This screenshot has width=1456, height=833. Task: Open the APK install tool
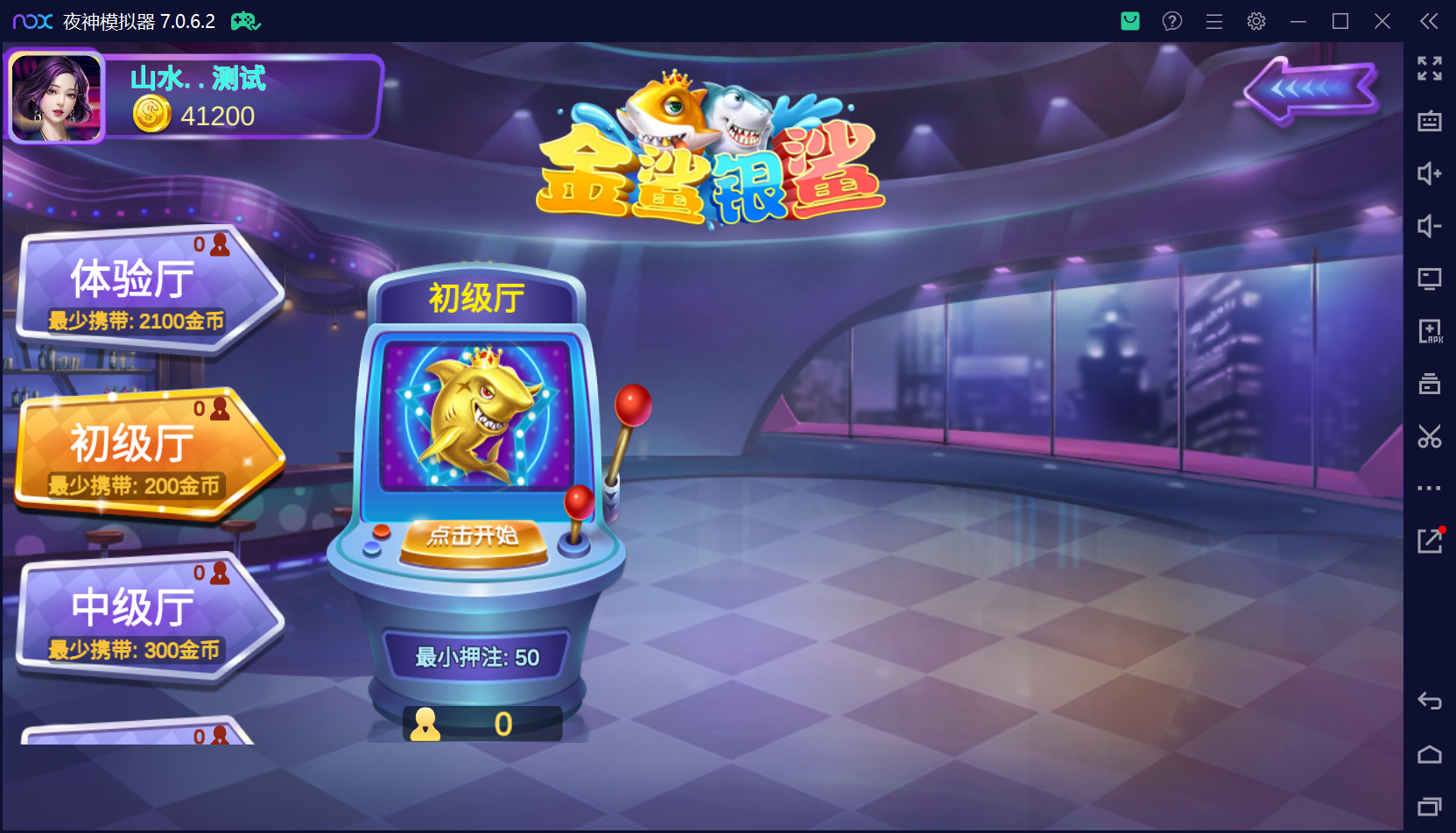1429,331
